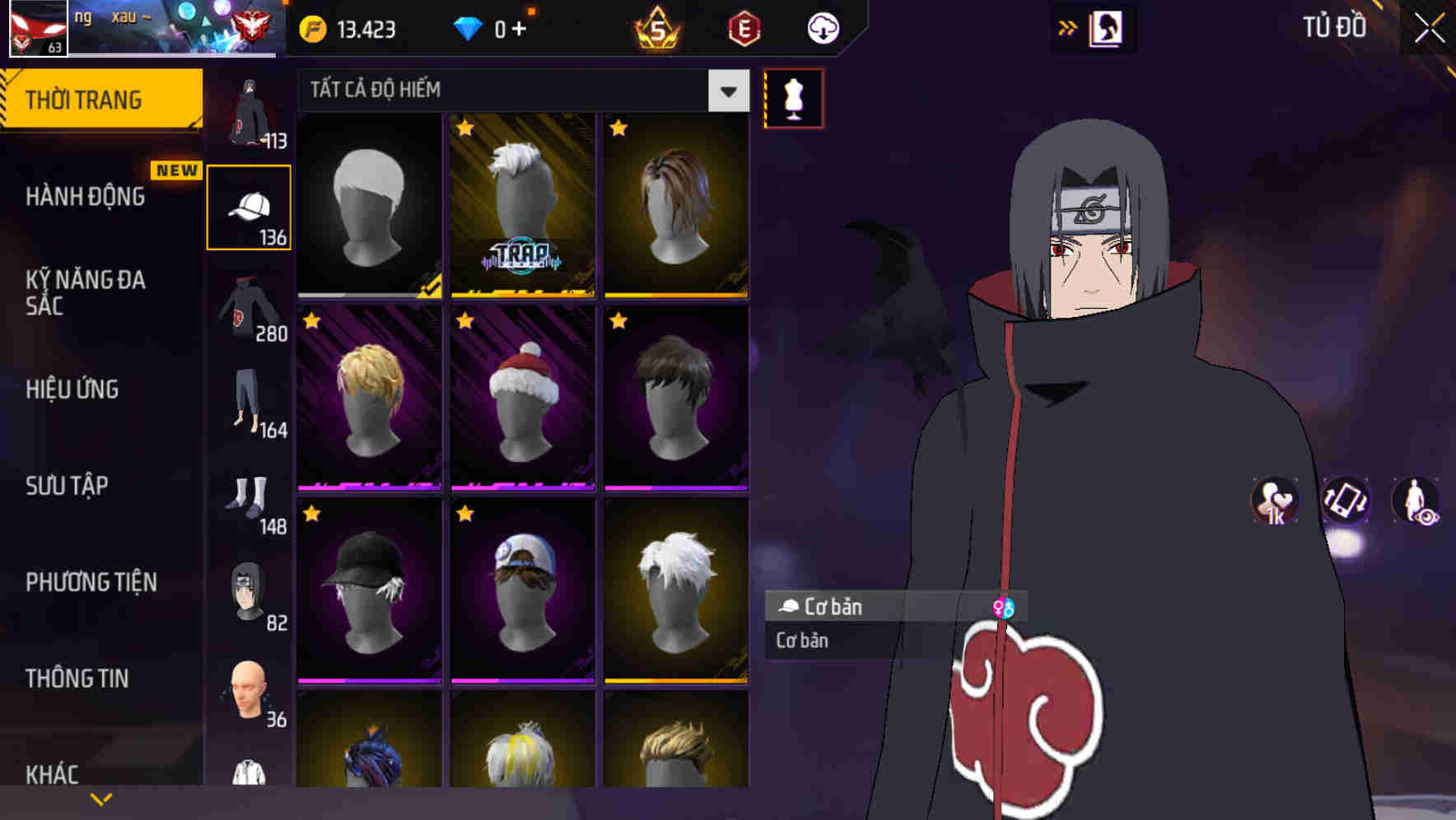The height and width of the screenshot is (820, 1456).
Task: Select the cap category showing 136 items
Action: (249, 206)
